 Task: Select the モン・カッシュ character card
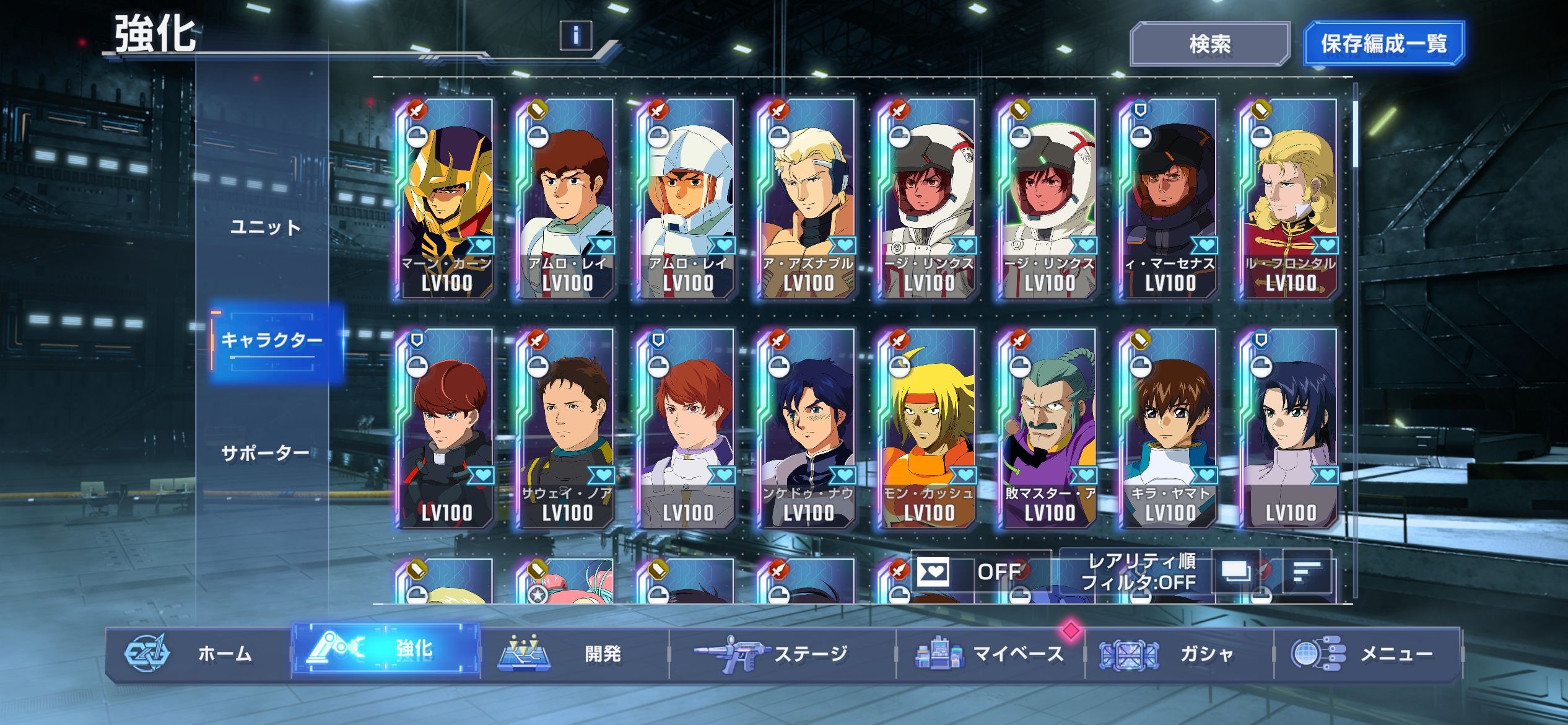928,429
